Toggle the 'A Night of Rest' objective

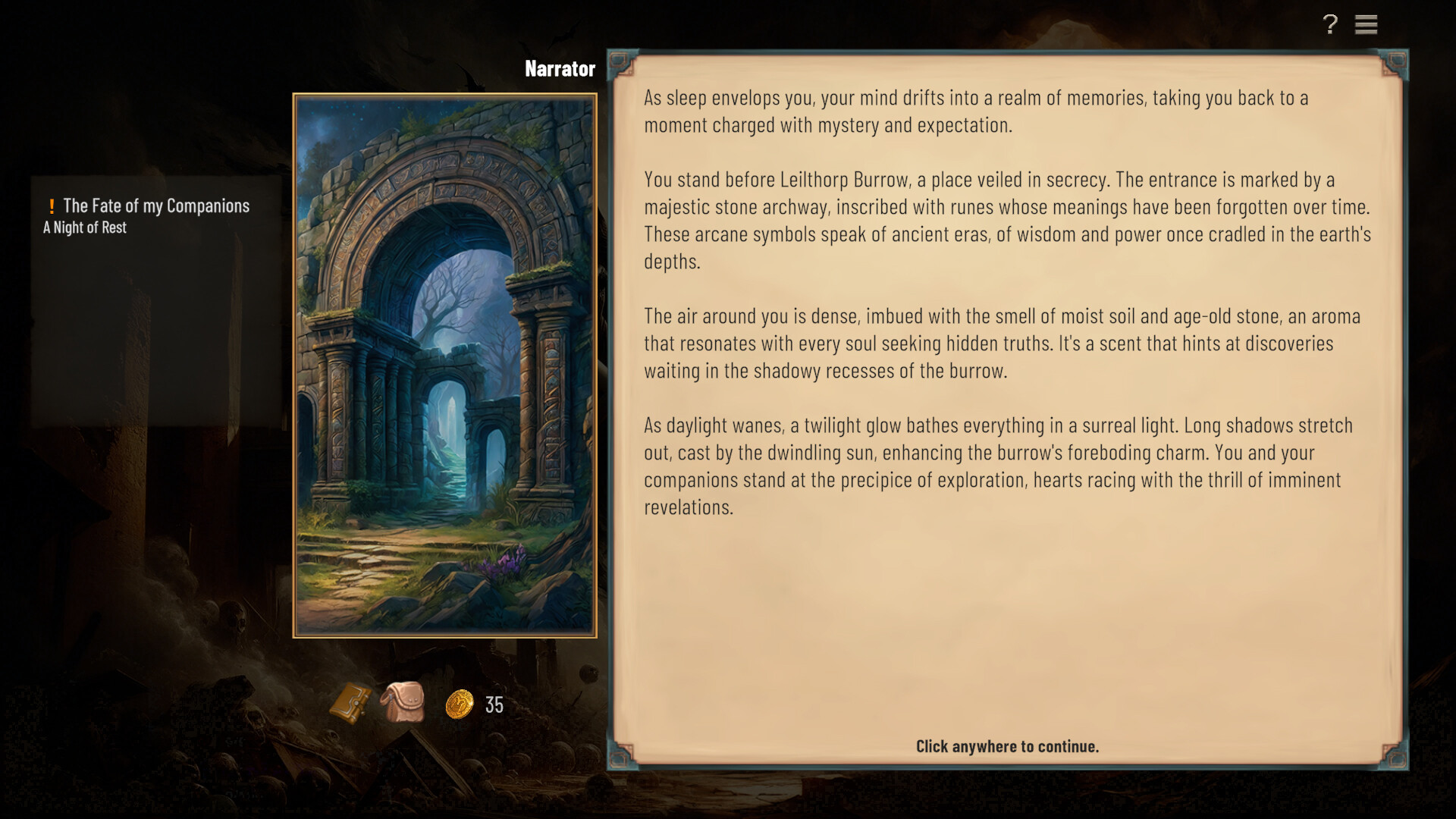(84, 227)
